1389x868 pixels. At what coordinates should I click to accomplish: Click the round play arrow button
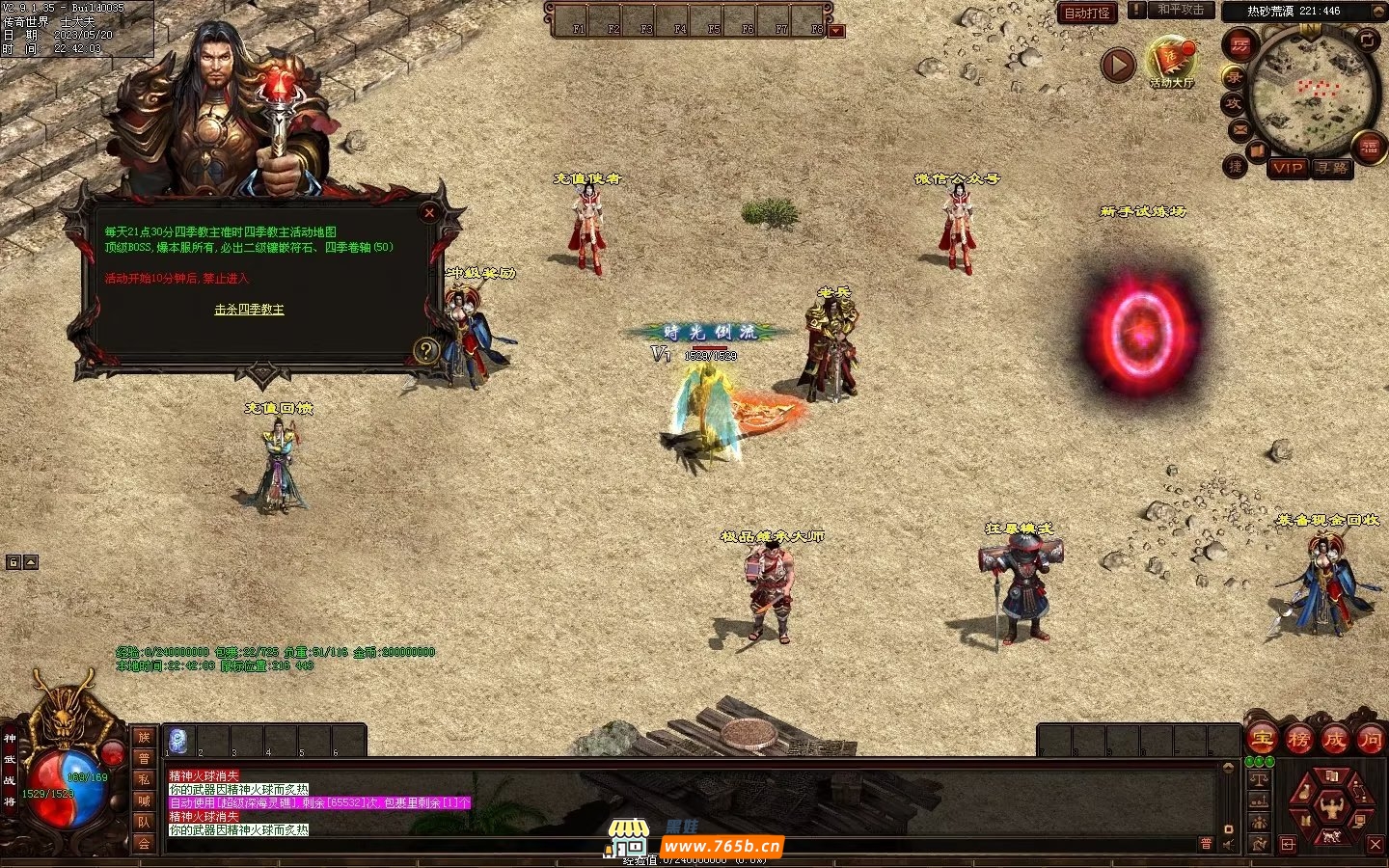[1118, 66]
